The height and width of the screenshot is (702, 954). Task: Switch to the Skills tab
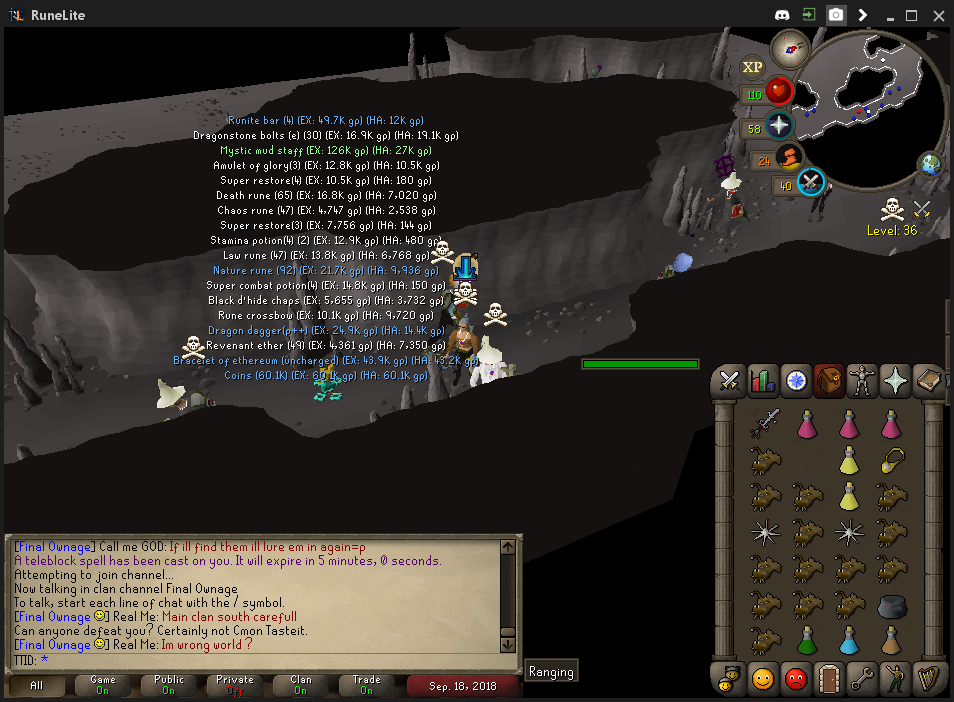pos(764,381)
